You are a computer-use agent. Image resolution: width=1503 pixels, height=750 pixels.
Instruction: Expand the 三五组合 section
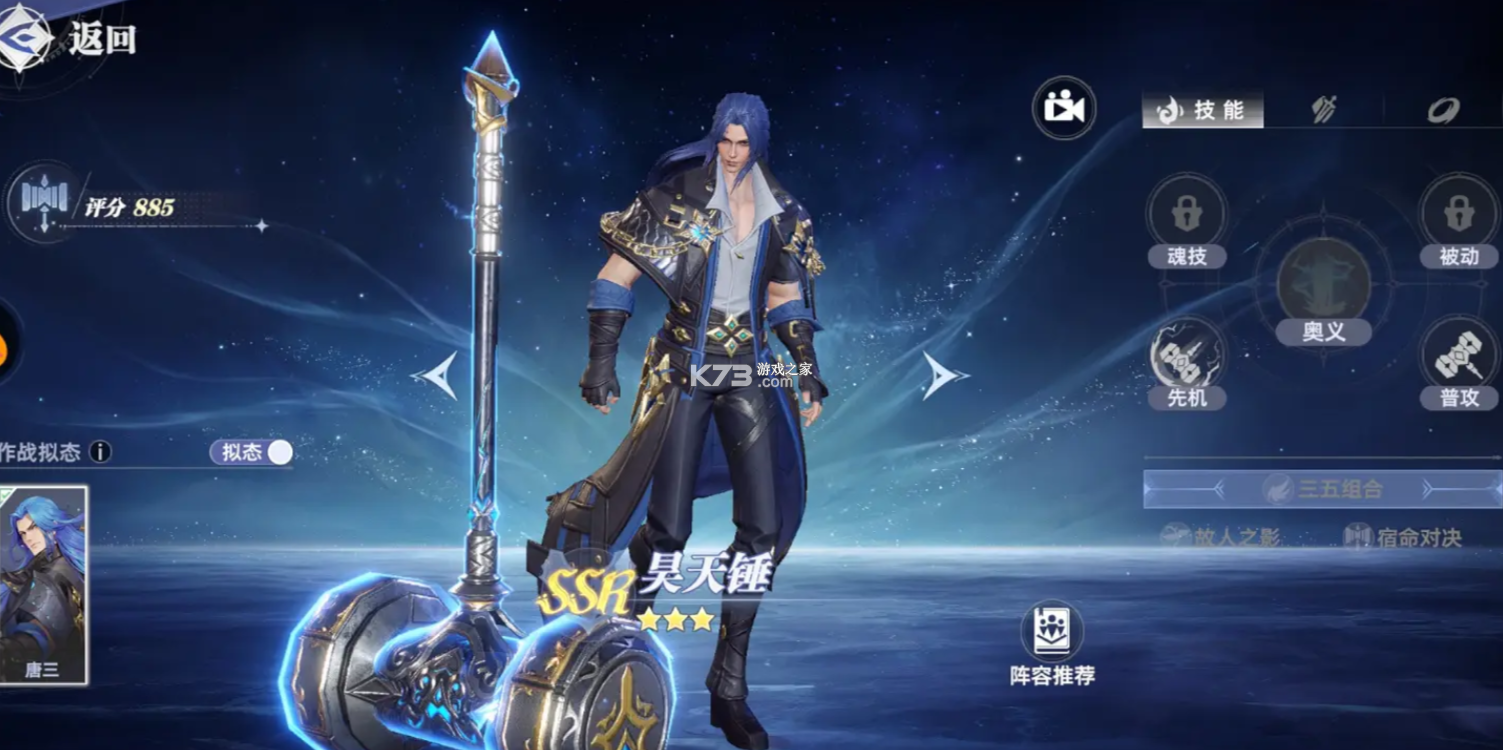point(1323,487)
